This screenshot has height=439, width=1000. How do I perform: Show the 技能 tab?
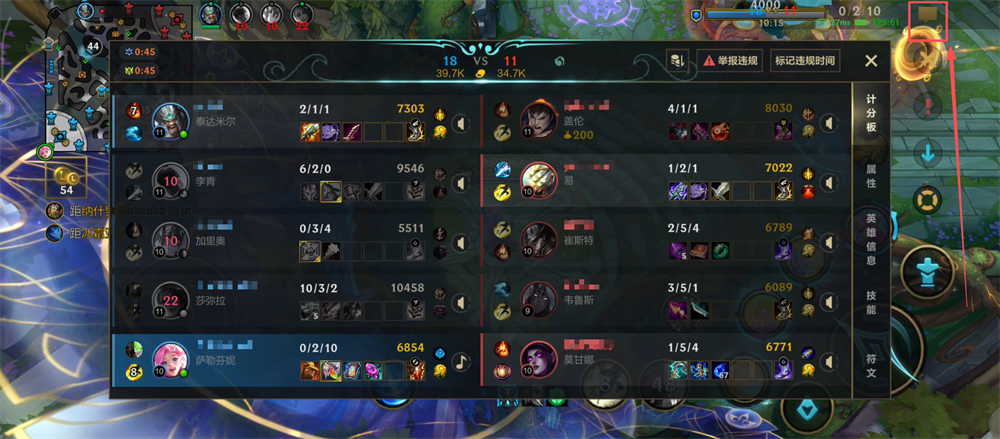pyautogui.click(x=871, y=303)
